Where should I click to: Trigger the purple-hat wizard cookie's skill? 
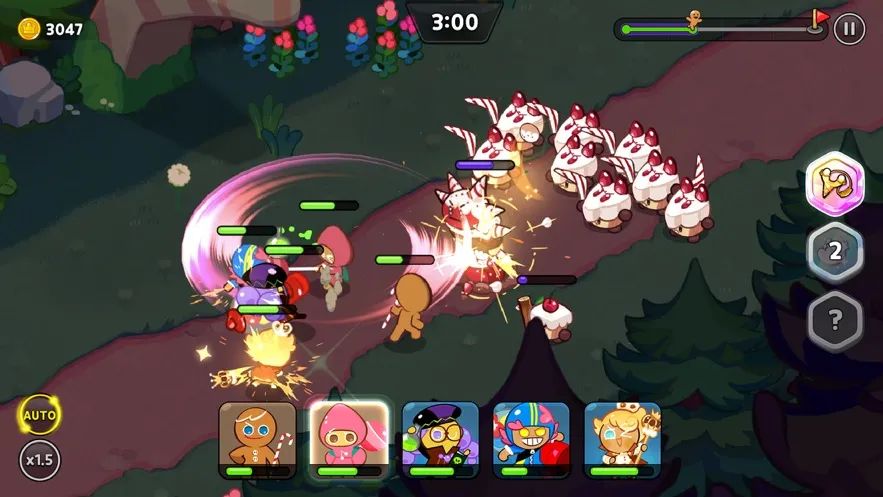point(440,439)
